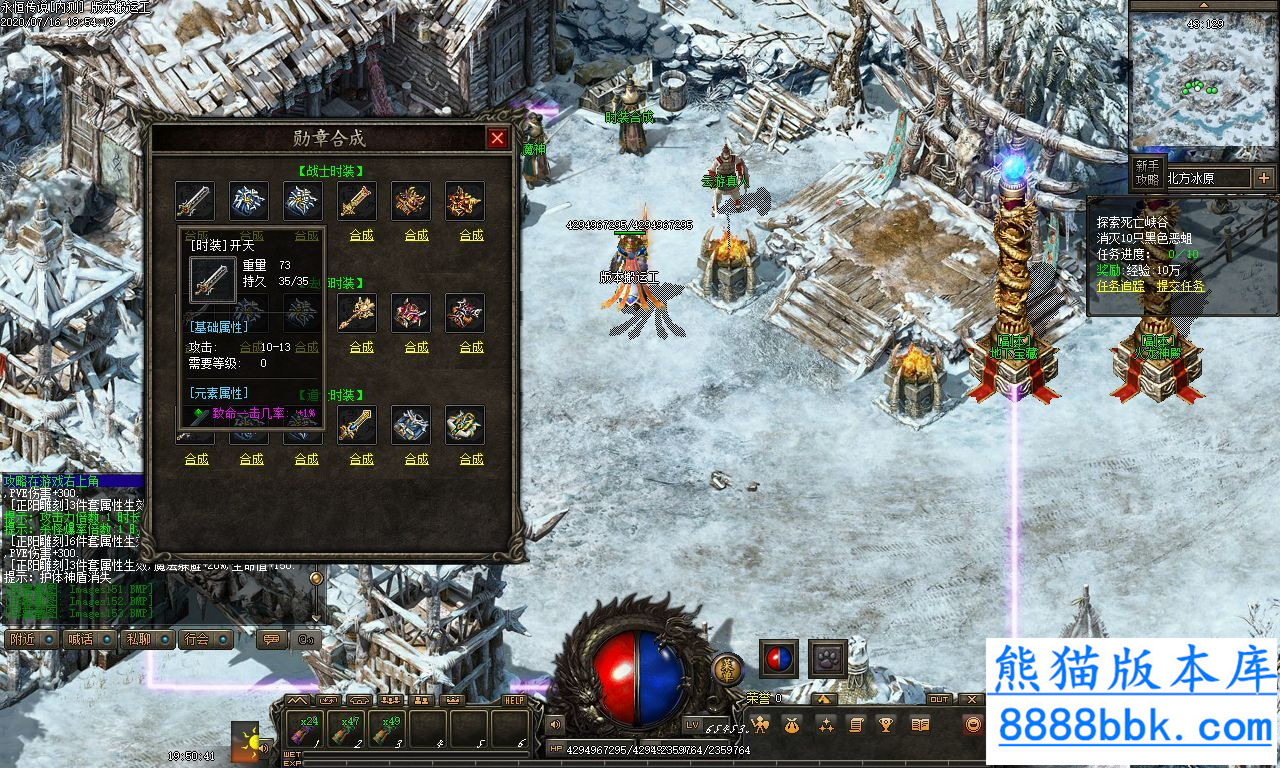Select the 喊话 shout chat channel

pos(79,639)
